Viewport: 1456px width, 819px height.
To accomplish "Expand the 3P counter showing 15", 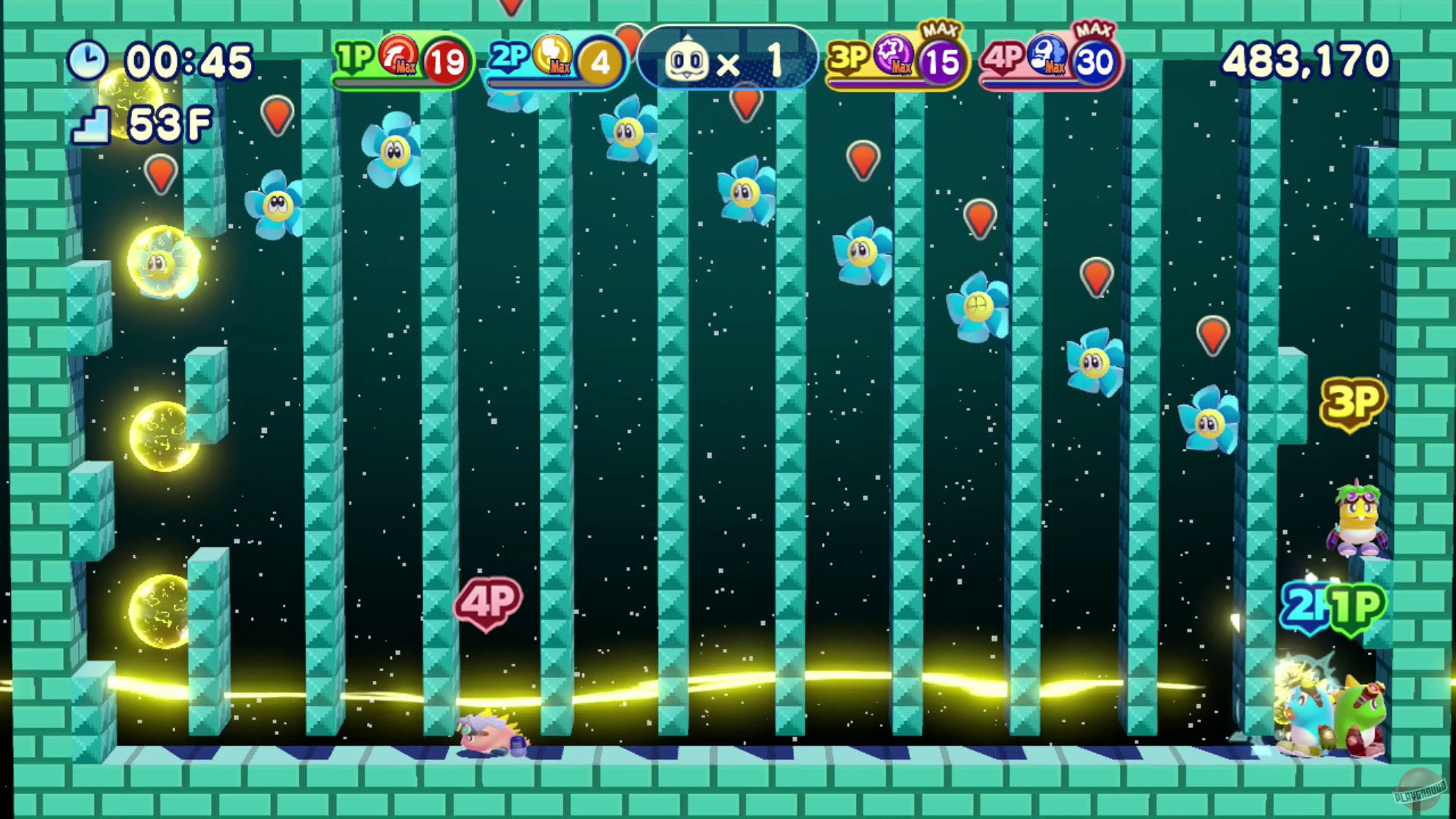I will (x=943, y=59).
